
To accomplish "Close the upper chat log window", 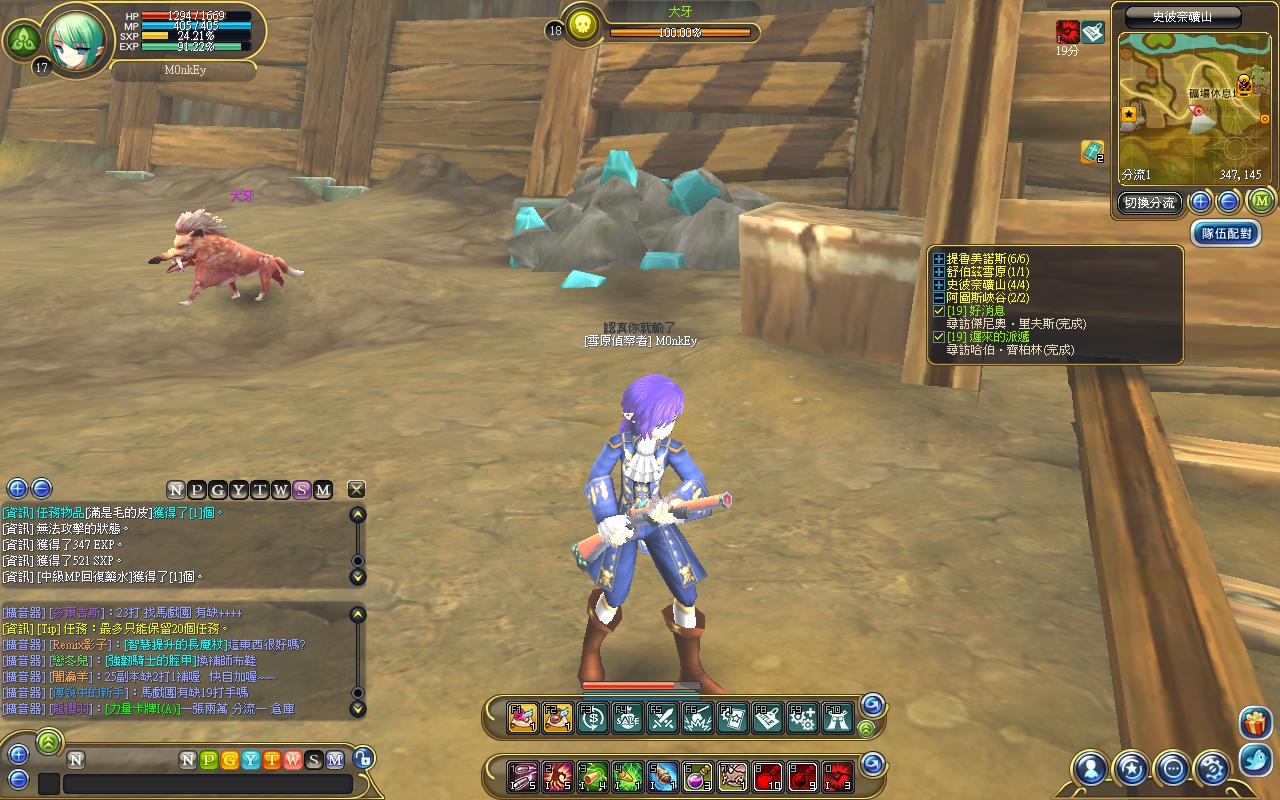I will pos(356,489).
